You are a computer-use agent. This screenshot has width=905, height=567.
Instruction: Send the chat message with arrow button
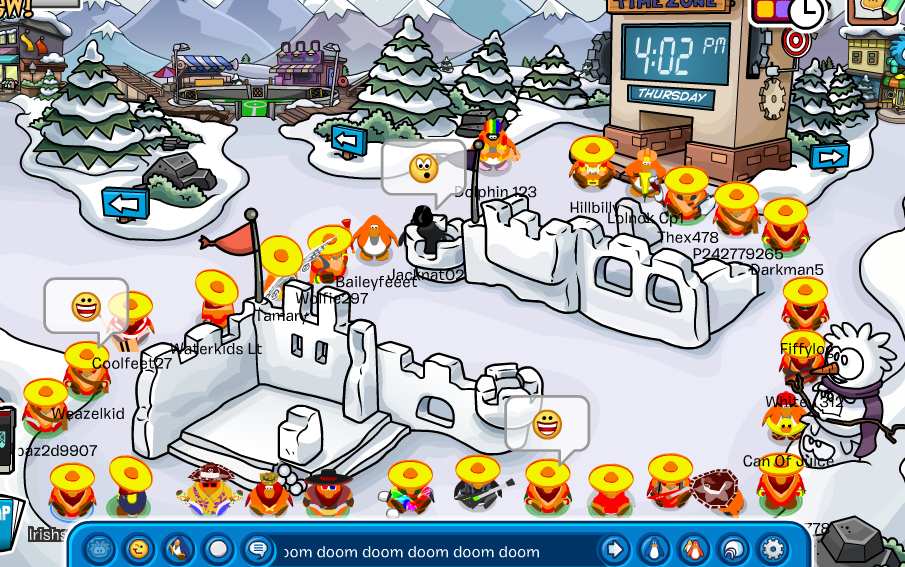pos(613,549)
